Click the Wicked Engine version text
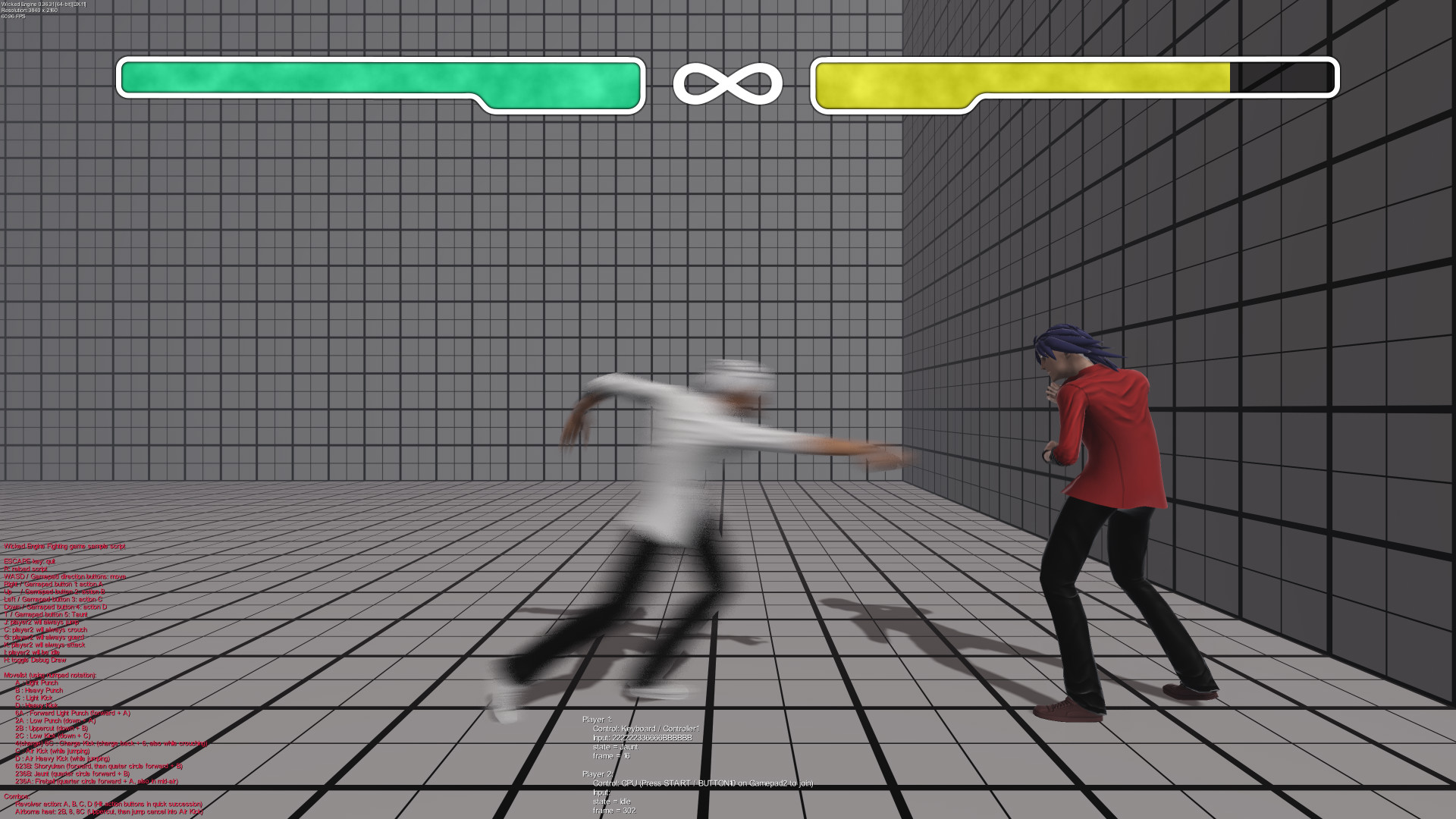 click(44, 5)
